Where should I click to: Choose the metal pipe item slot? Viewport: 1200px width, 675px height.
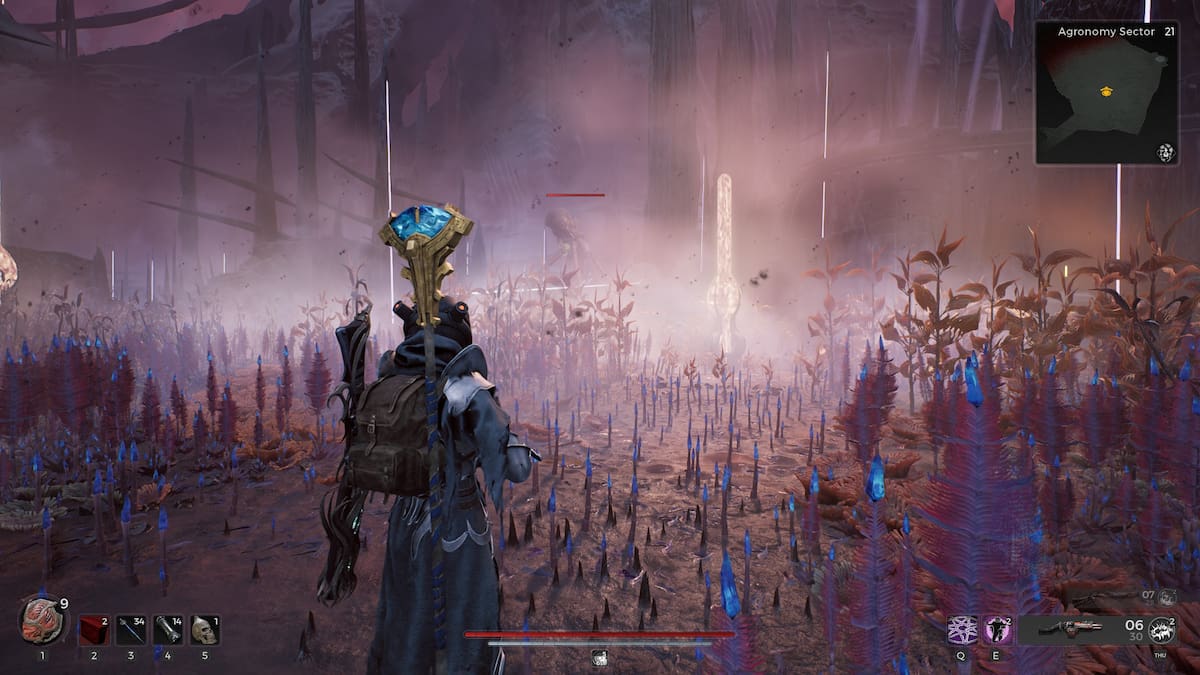point(168,630)
